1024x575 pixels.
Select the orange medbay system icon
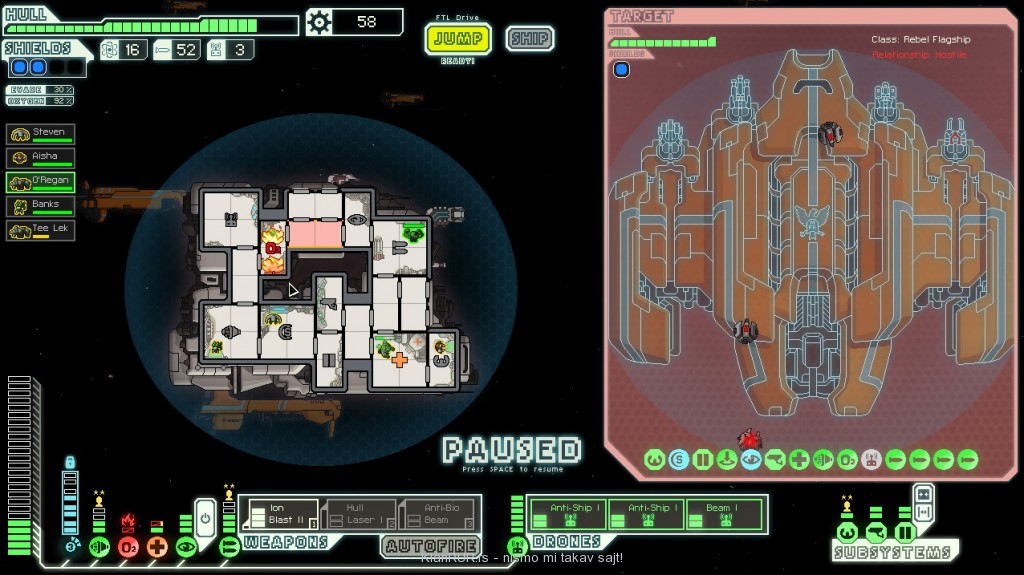[x=157, y=547]
